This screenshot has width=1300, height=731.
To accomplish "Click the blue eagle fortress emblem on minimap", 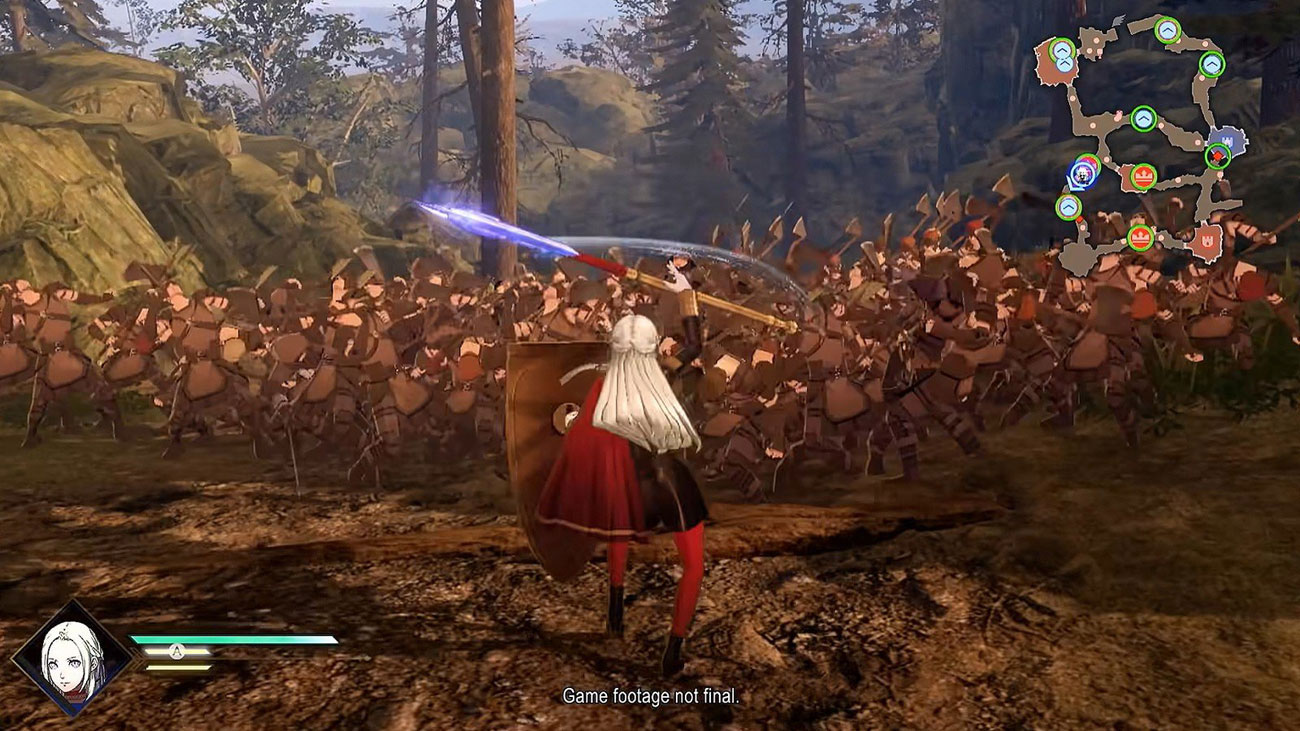I will pyautogui.click(x=1226, y=140).
